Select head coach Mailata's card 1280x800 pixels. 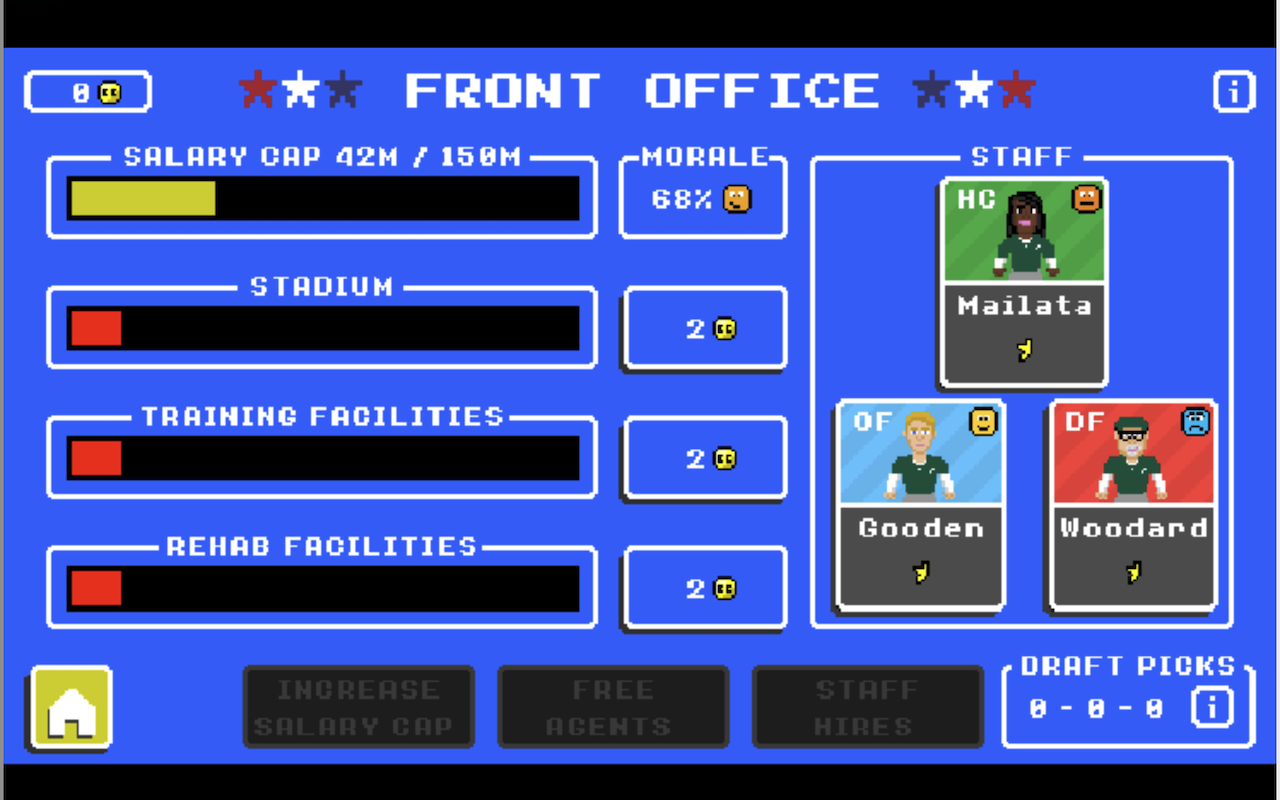click(x=1023, y=283)
